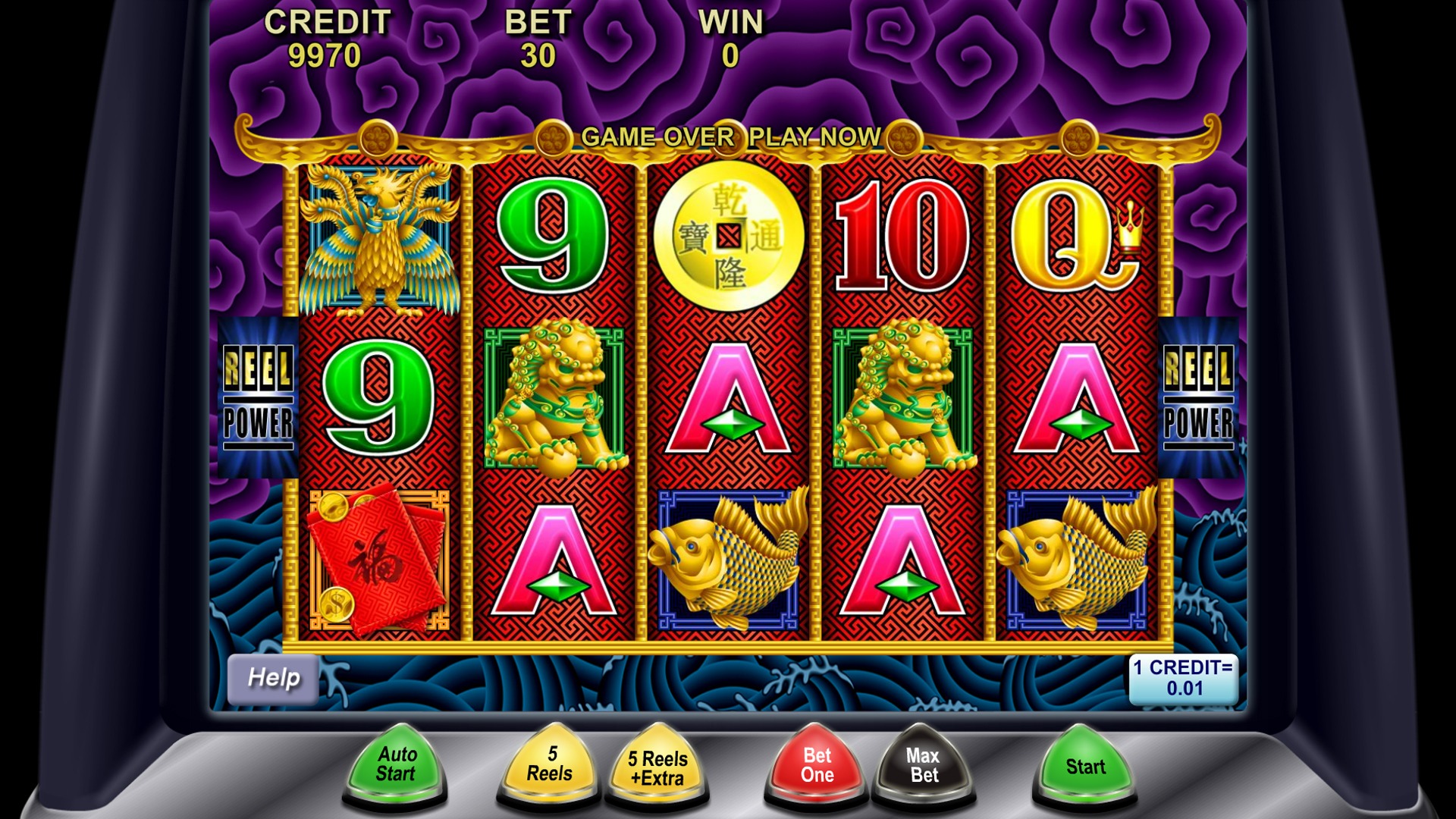Screen dimensions: 1456x819
Task: Hit the black Max Bet button
Action: point(924,765)
